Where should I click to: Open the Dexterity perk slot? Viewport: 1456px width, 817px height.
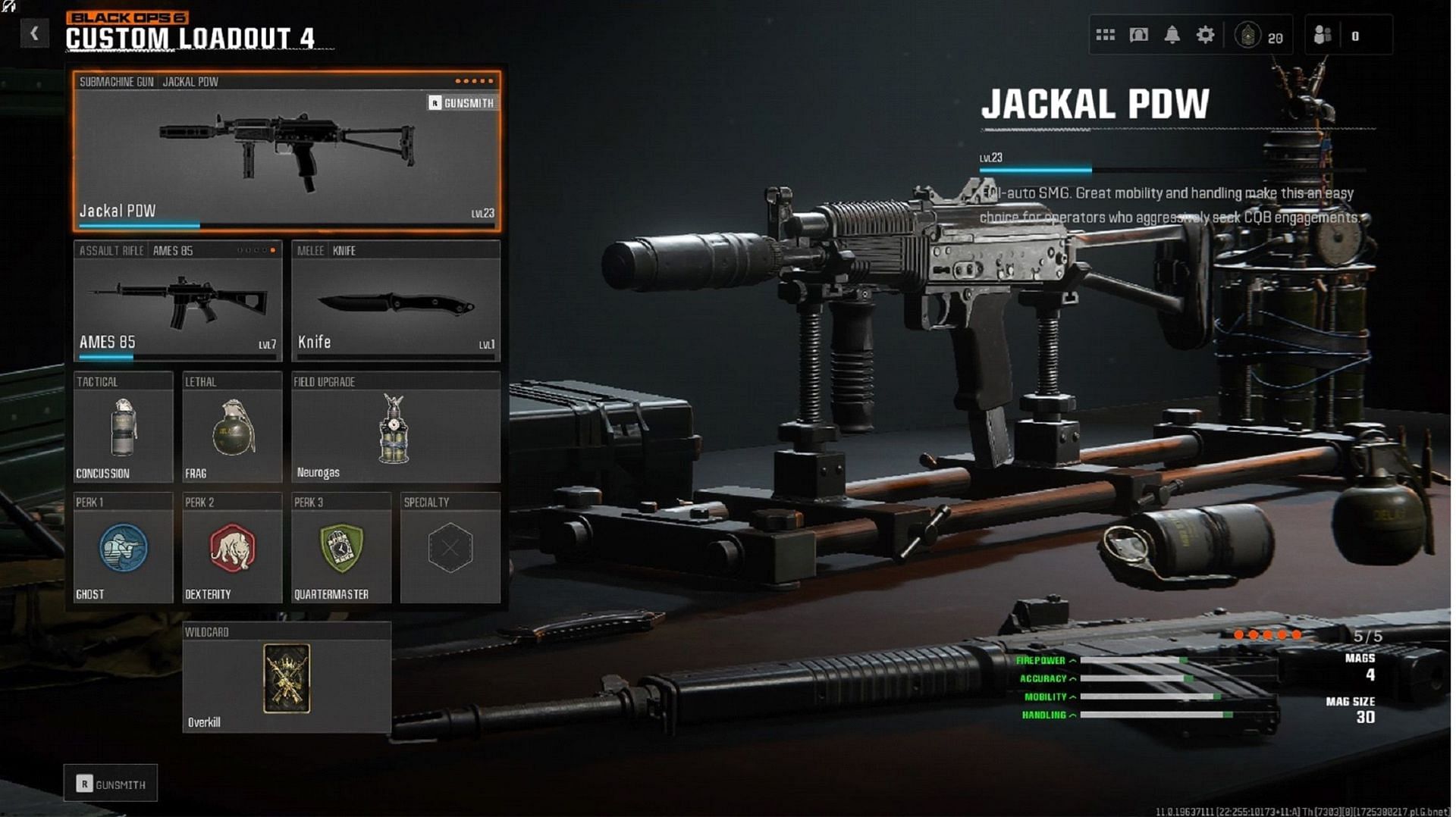232,549
